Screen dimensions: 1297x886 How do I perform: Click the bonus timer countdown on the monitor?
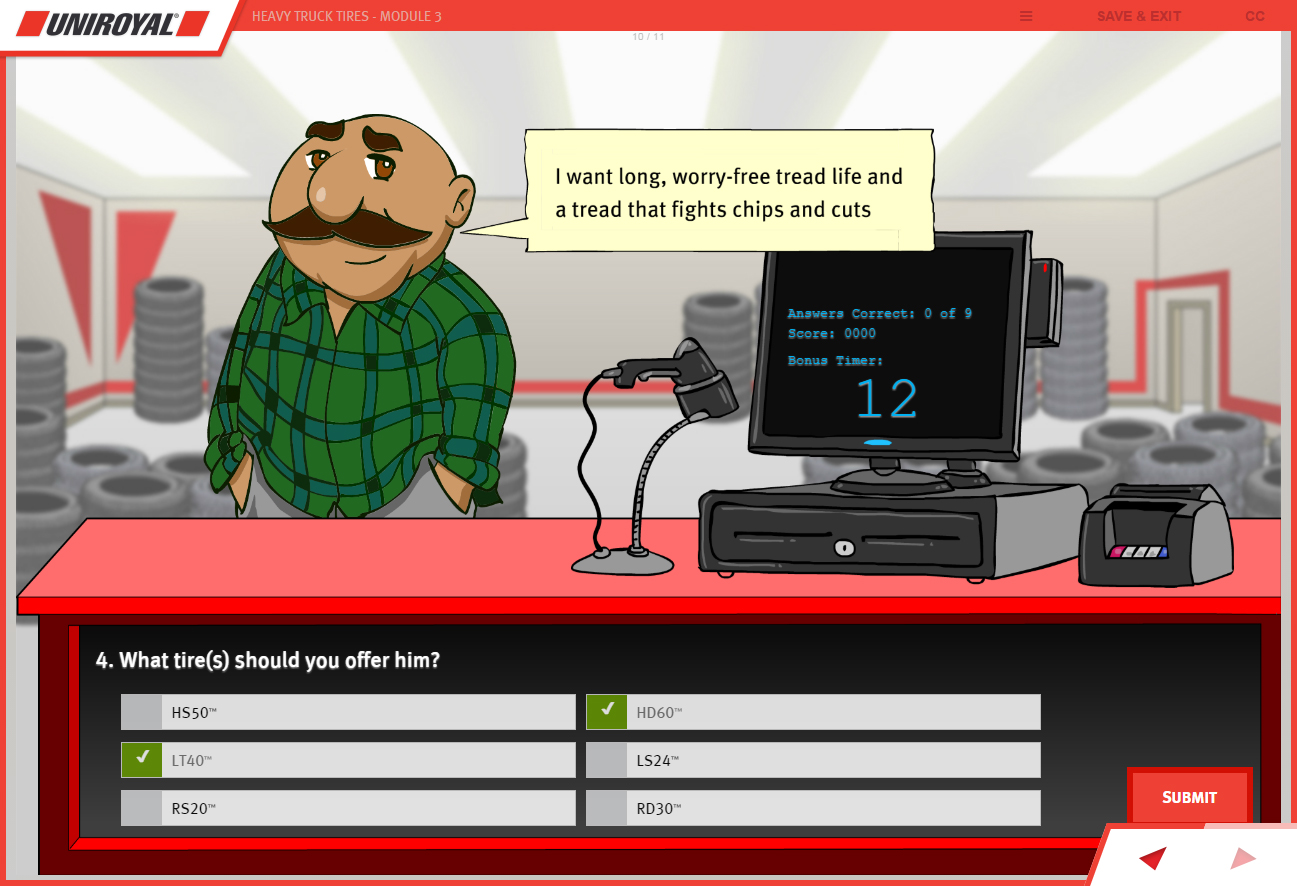point(884,399)
